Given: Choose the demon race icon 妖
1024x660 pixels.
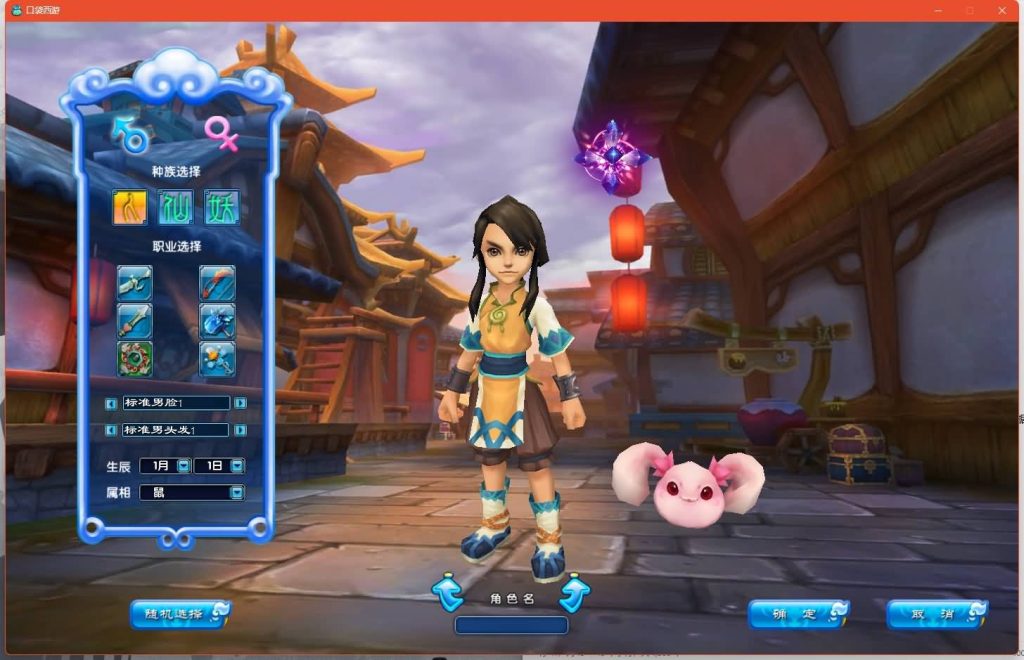Looking at the screenshot, I should pyautogui.click(x=221, y=207).
